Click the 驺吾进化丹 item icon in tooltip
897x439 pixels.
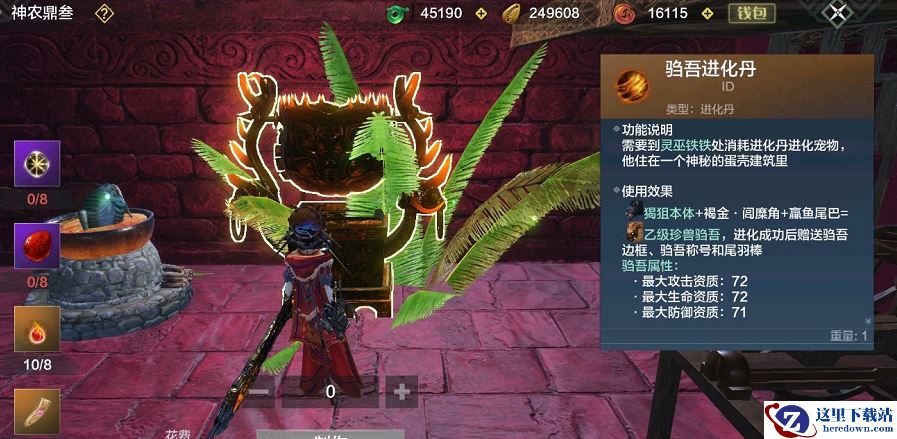(631, 80)
